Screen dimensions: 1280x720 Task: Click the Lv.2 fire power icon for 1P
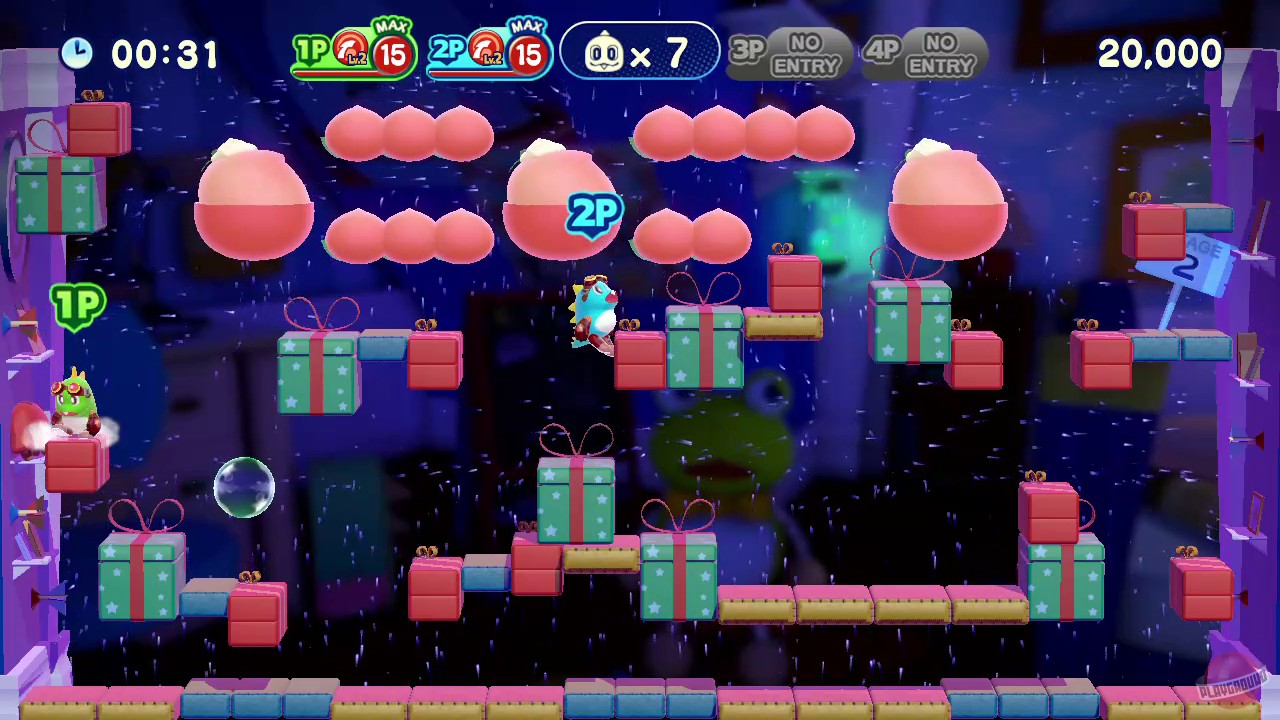350,50
